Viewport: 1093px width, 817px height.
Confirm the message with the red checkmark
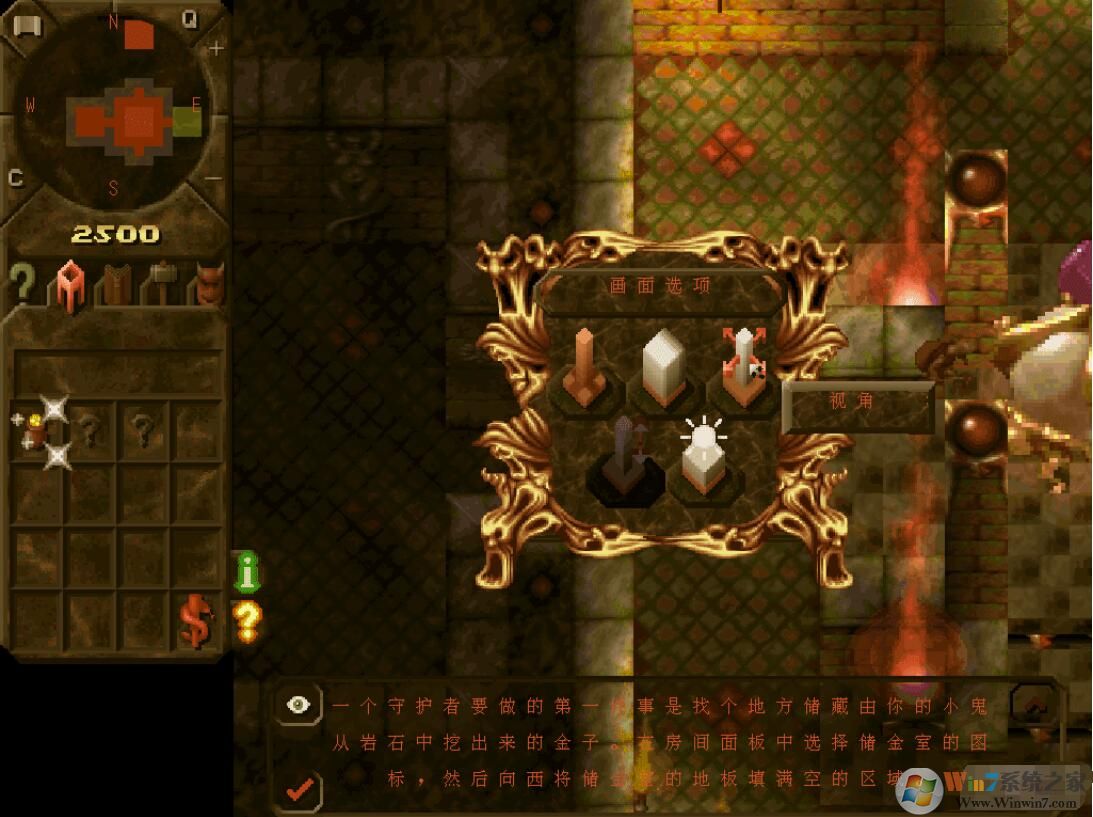click(298, 789)
